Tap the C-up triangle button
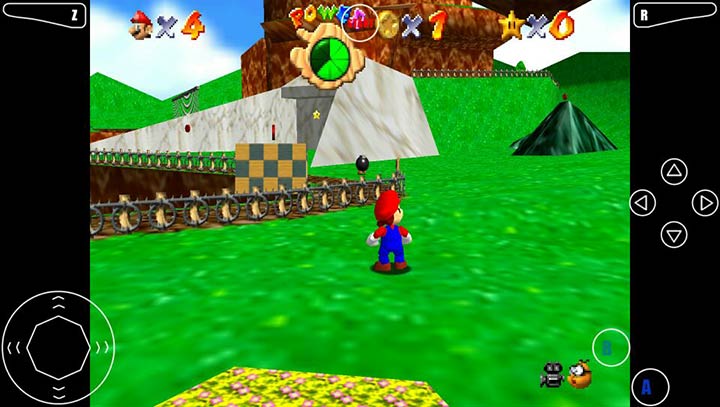The image size is (720, 407). click(x=675, y=171)
